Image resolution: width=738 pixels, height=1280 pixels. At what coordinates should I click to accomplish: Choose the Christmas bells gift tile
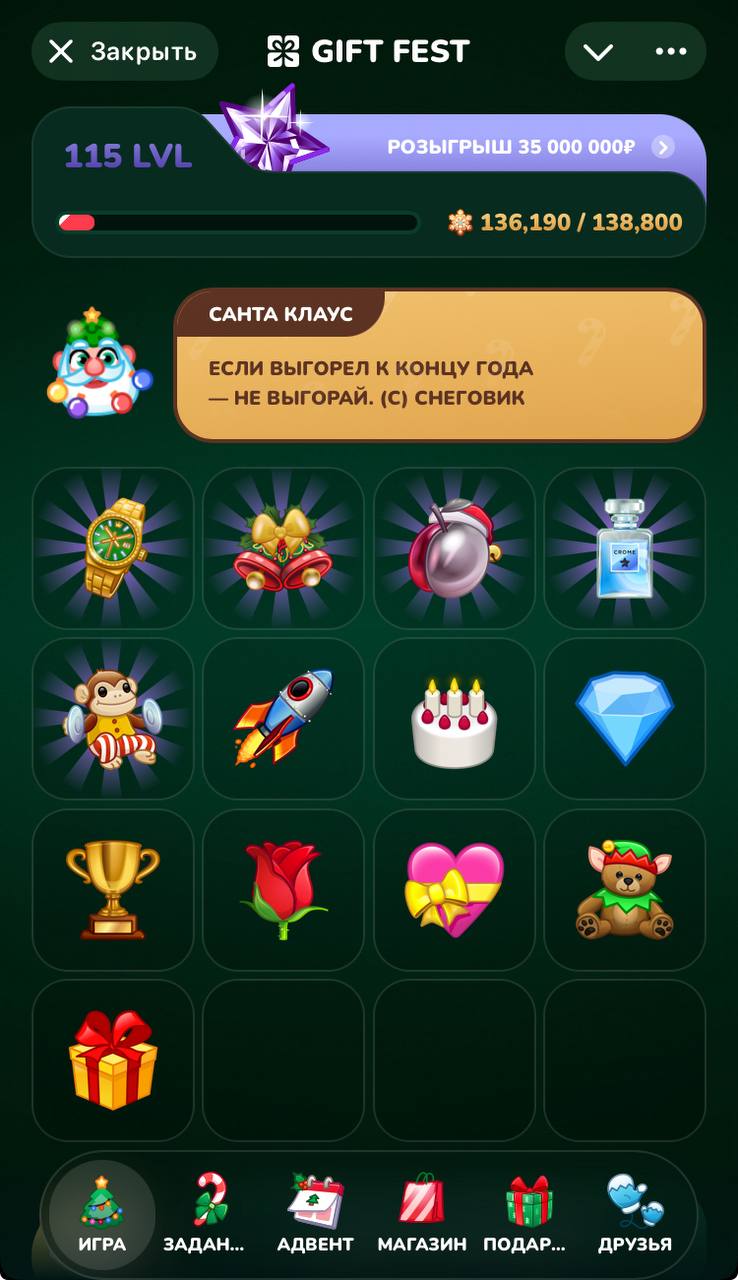pyautogui.click(x=283, y=548)
